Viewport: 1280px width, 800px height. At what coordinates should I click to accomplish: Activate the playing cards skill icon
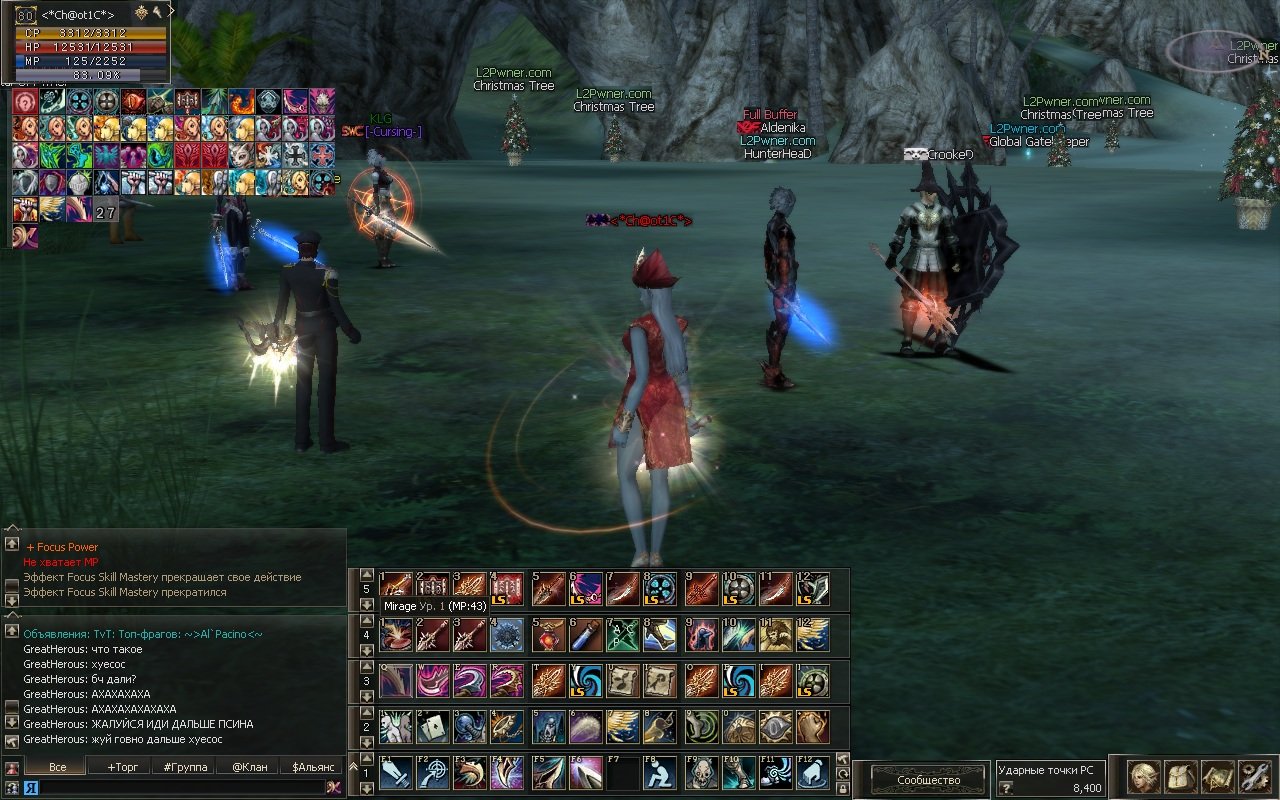coord(432,727)
